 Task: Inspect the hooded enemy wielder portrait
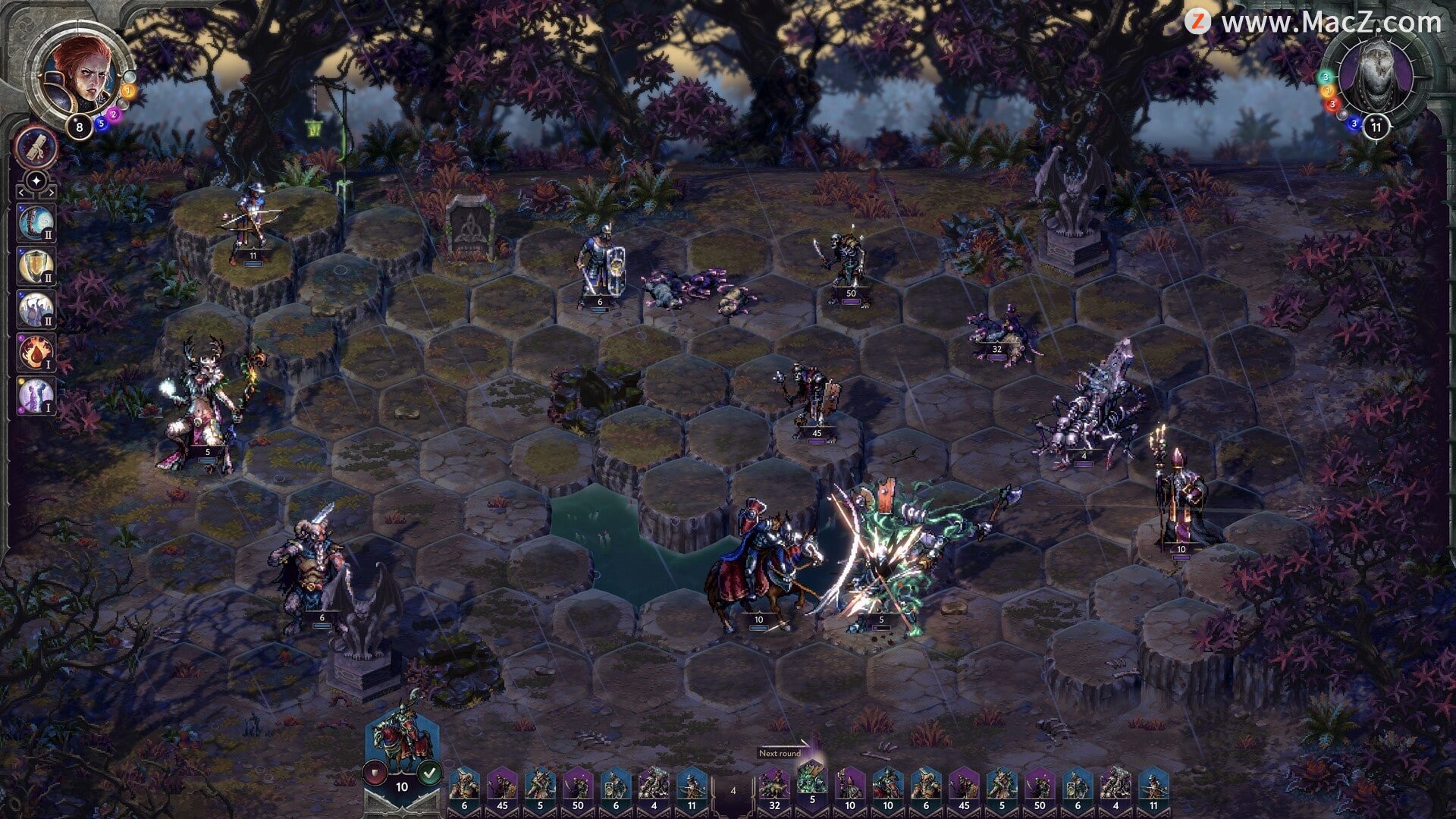(1373, 74)
